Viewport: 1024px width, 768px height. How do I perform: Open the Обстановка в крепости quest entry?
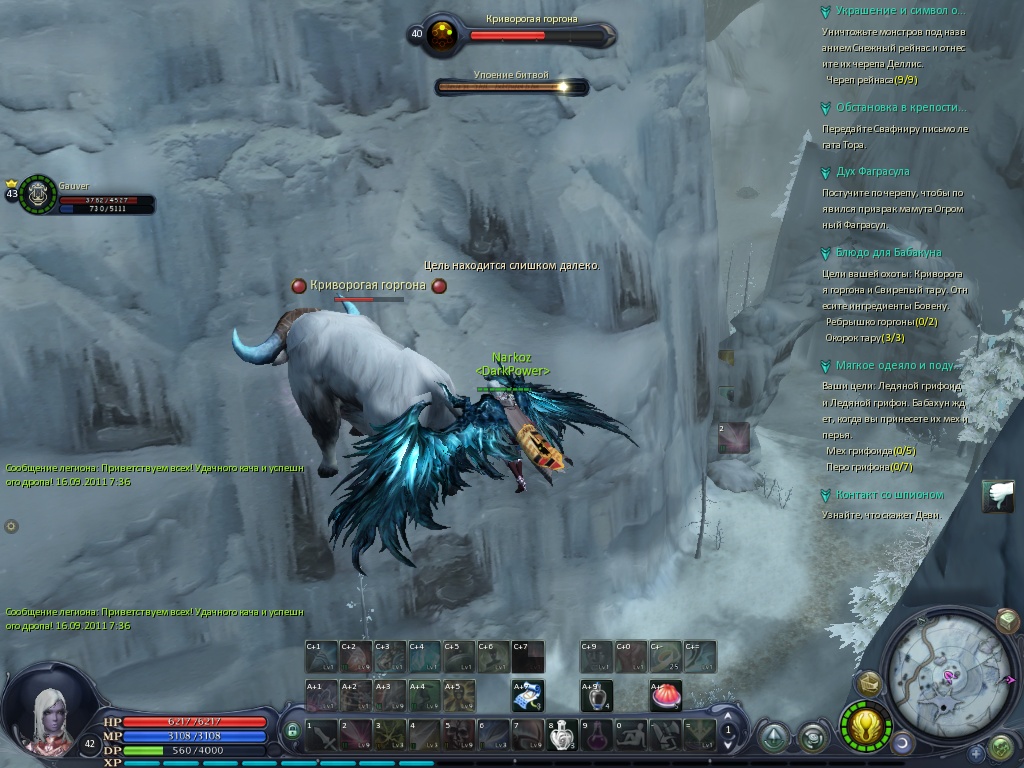(893, 107)
